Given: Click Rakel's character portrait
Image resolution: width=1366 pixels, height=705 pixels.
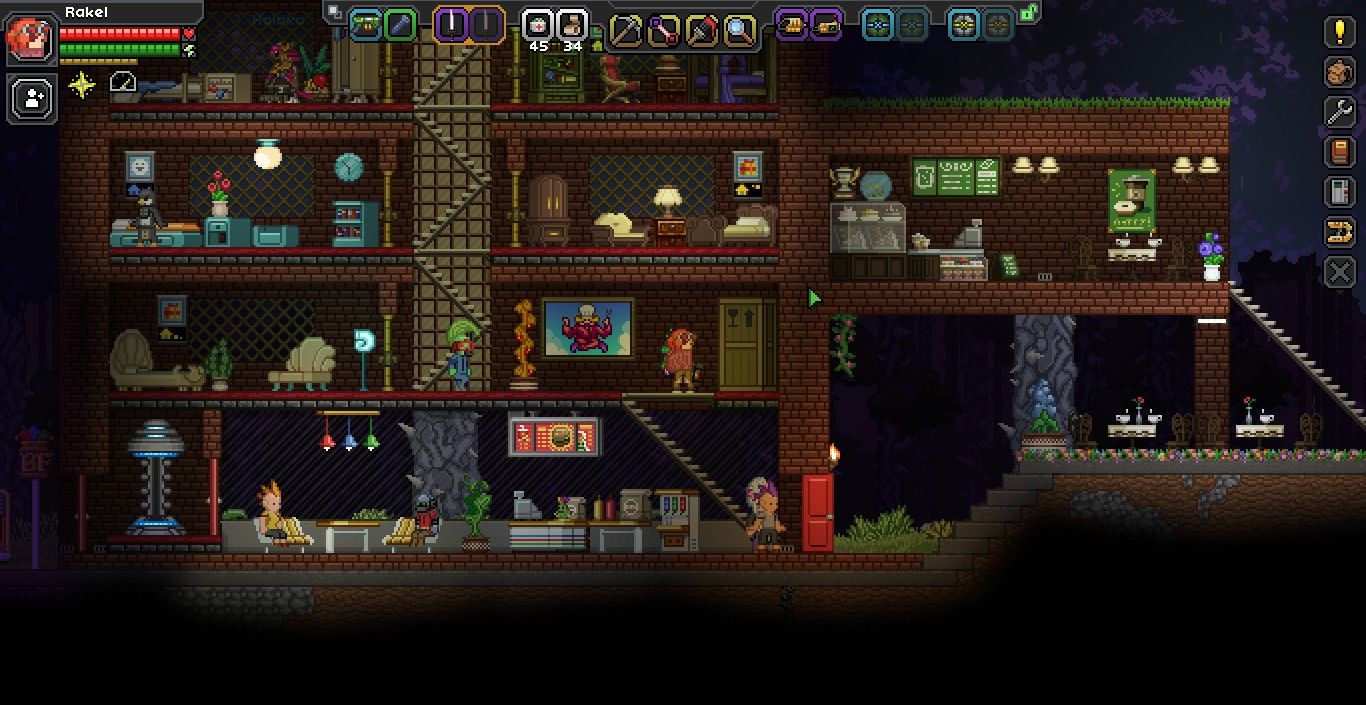Looking at the screenshot, I should [x=30, y=39].
